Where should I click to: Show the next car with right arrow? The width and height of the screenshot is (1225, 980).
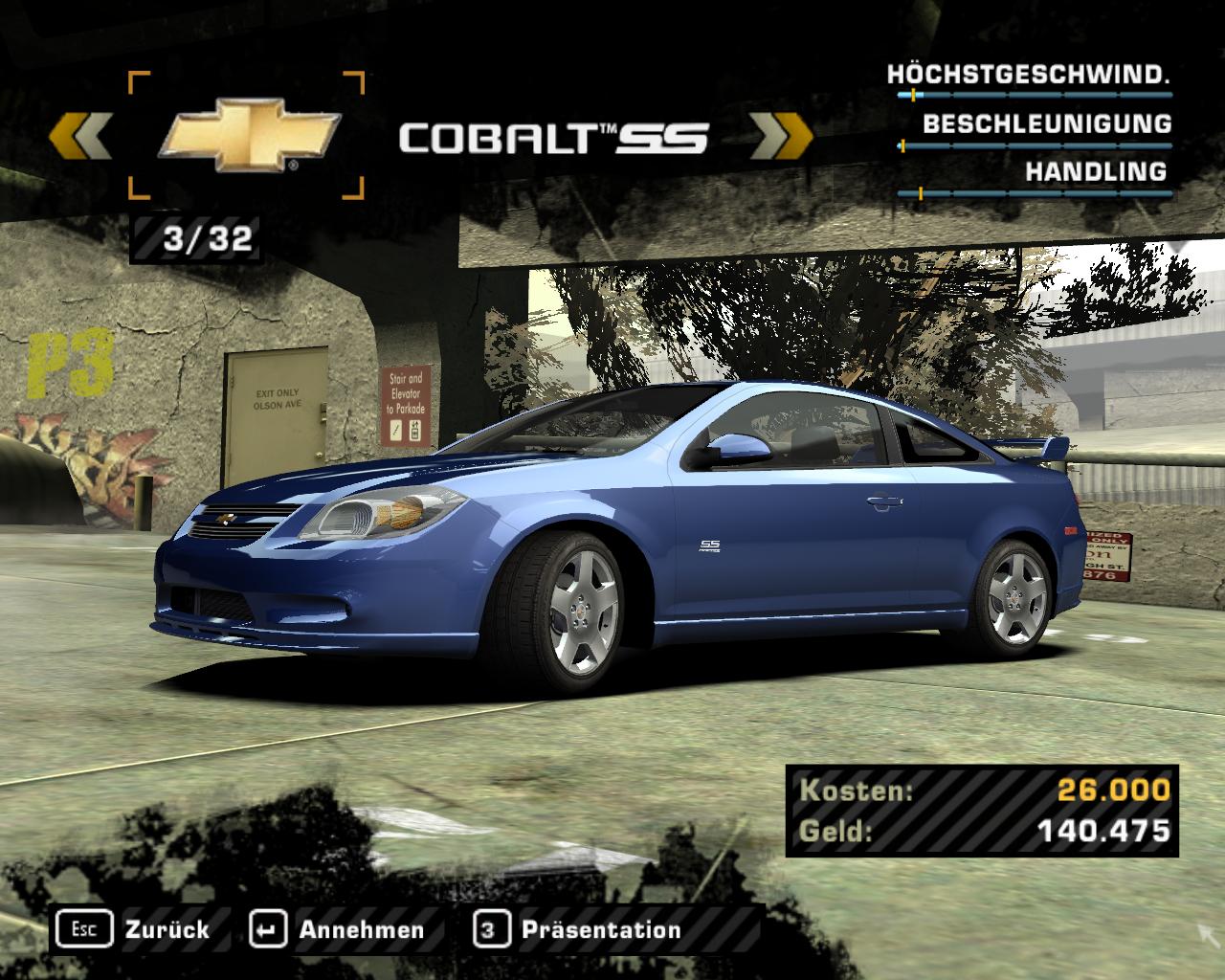[x=779, y=136]
